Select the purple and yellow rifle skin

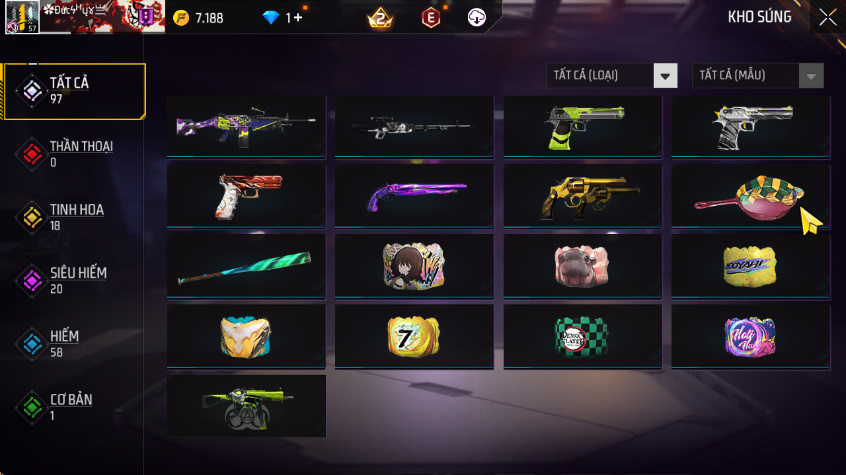point(246,126)
